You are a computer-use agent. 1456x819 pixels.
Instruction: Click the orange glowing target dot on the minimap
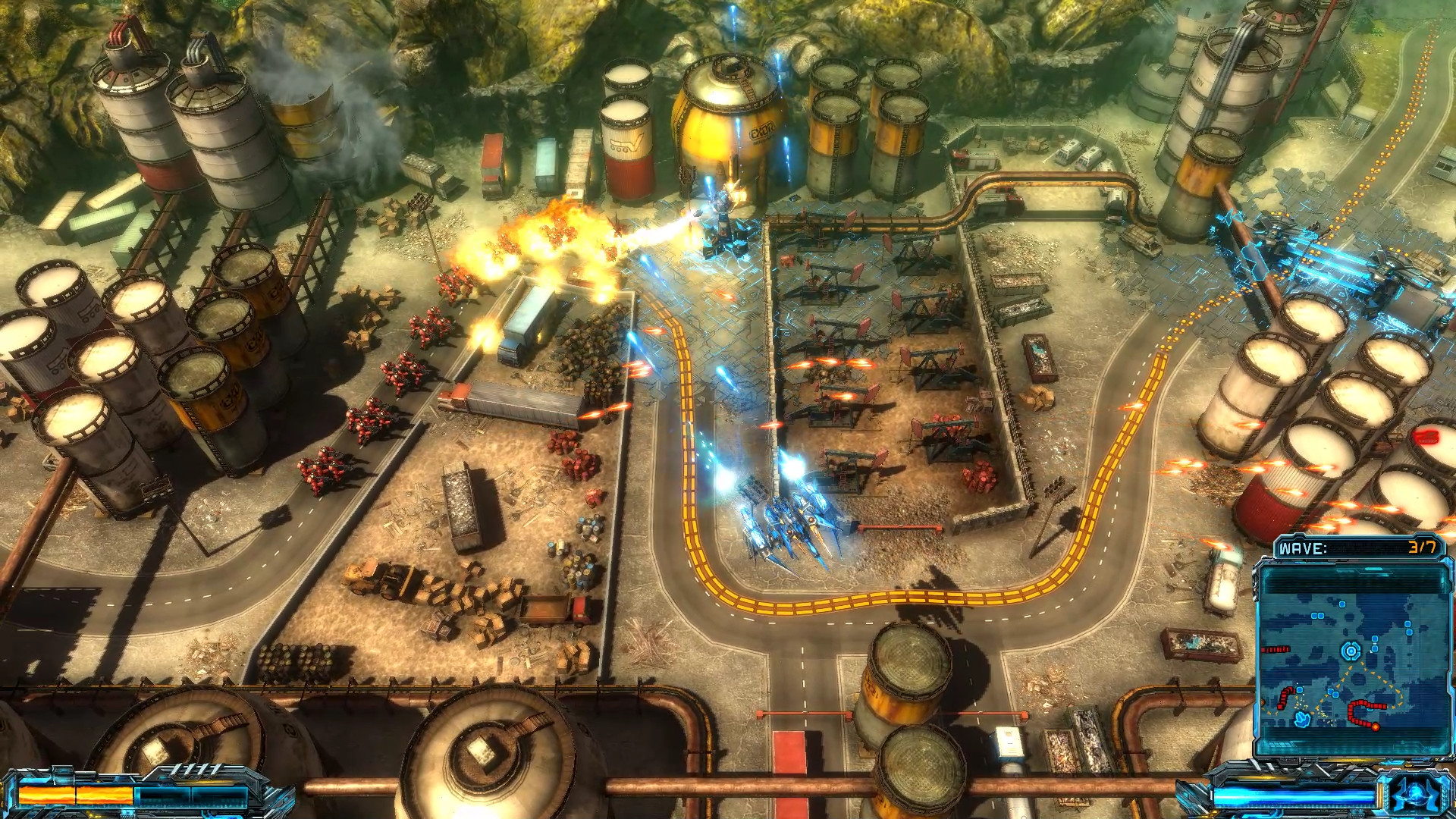click(x=1375, y=726)
